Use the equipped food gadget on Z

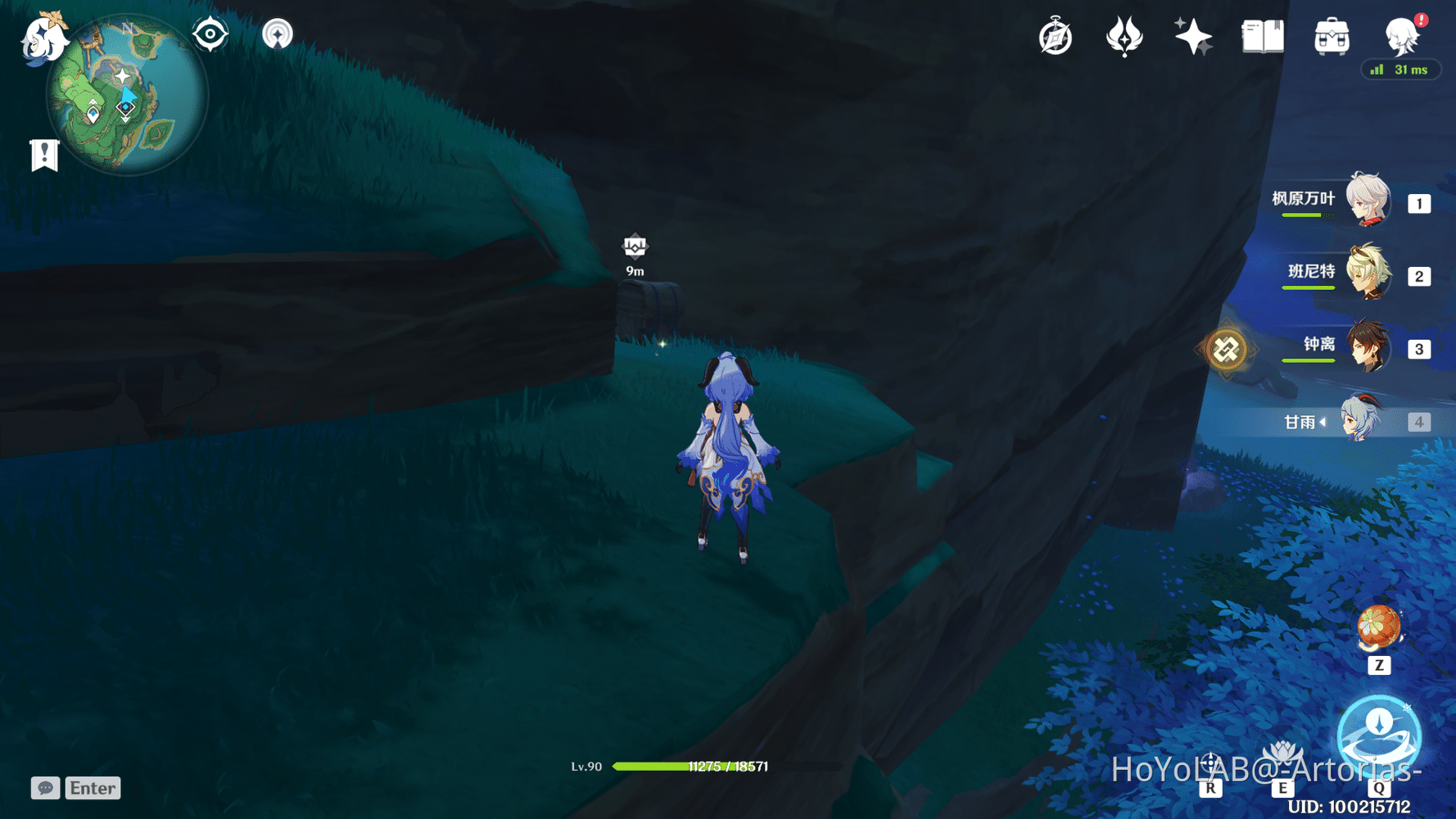(x=1379, y=627)
